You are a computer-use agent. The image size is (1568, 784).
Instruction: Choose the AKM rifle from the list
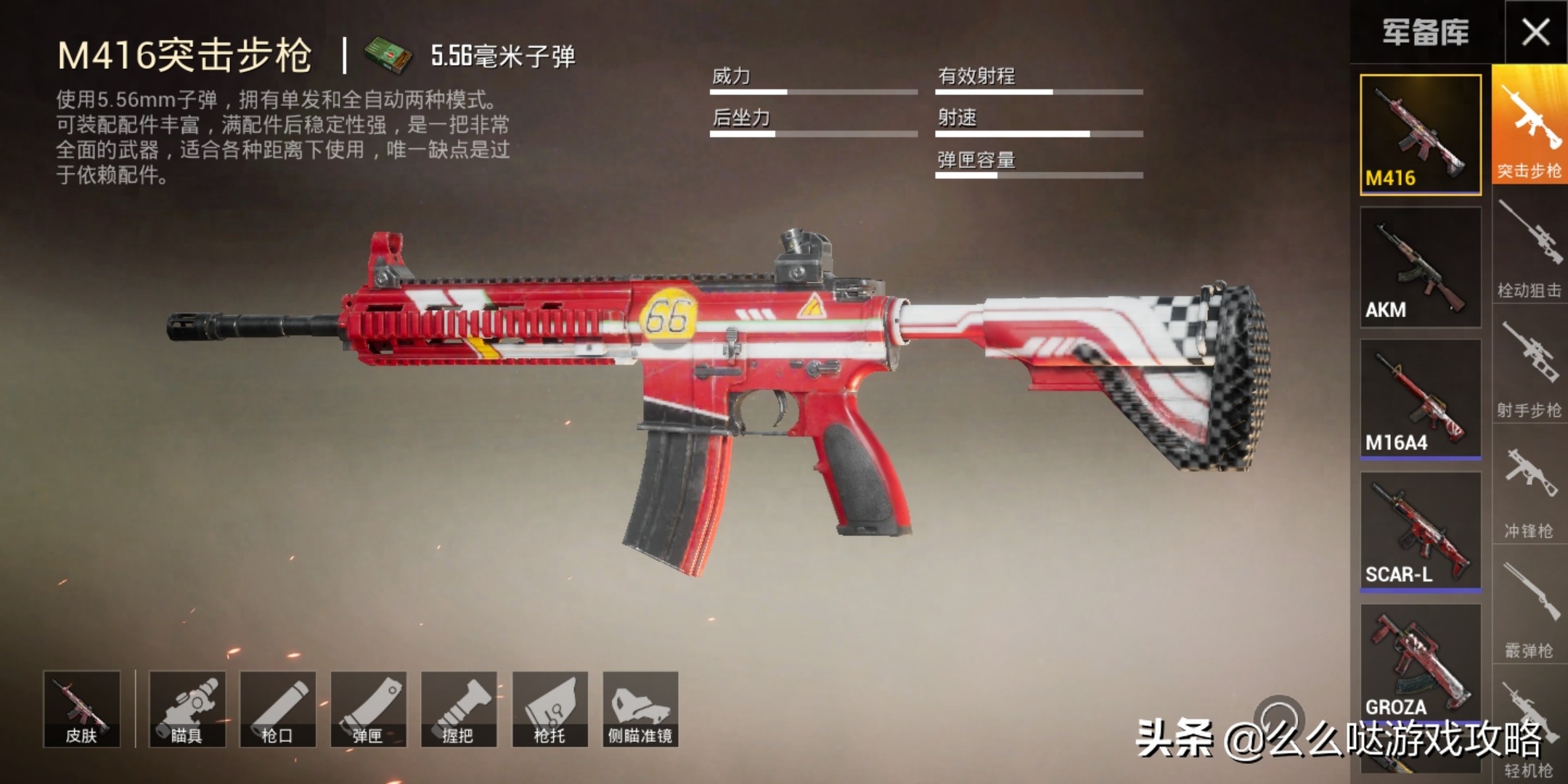pos(1420,267)
